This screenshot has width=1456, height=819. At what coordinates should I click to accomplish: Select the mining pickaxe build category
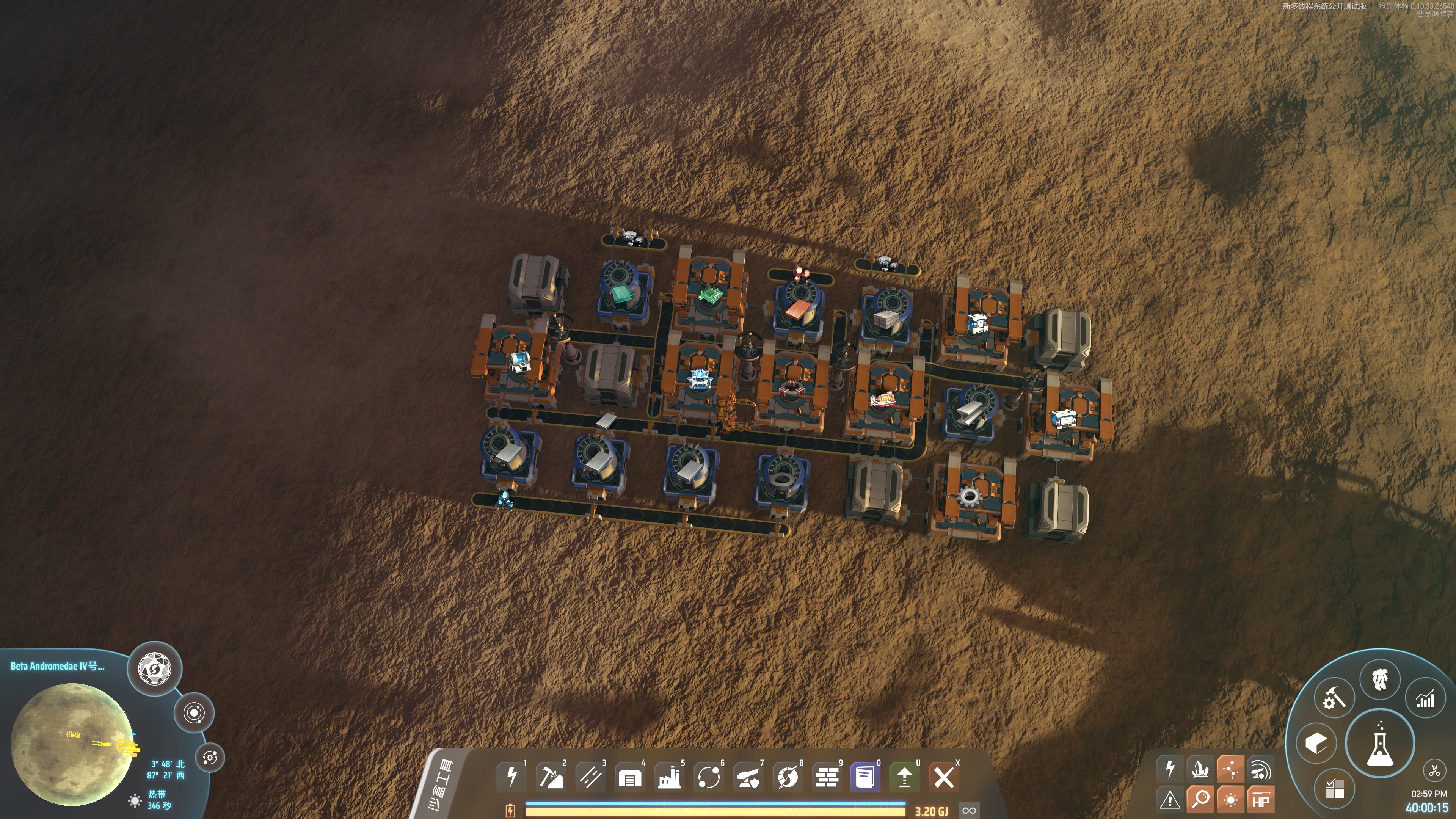click(x=551, y=777)
